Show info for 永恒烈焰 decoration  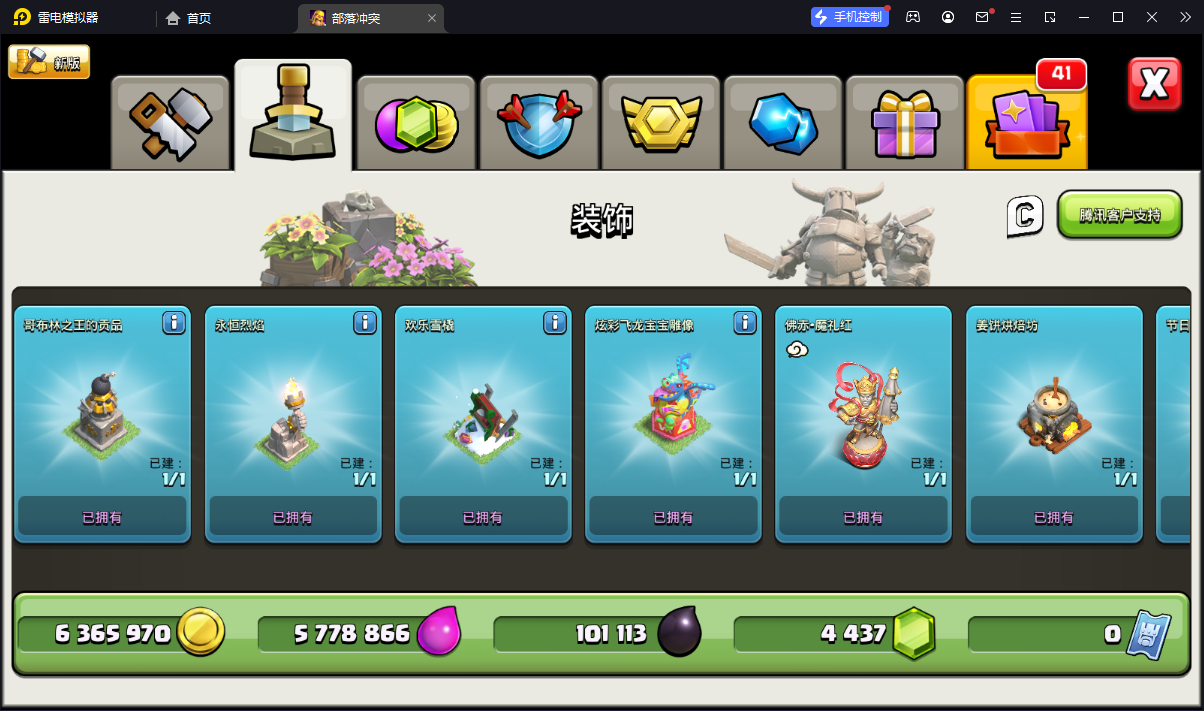pos(365,323)
